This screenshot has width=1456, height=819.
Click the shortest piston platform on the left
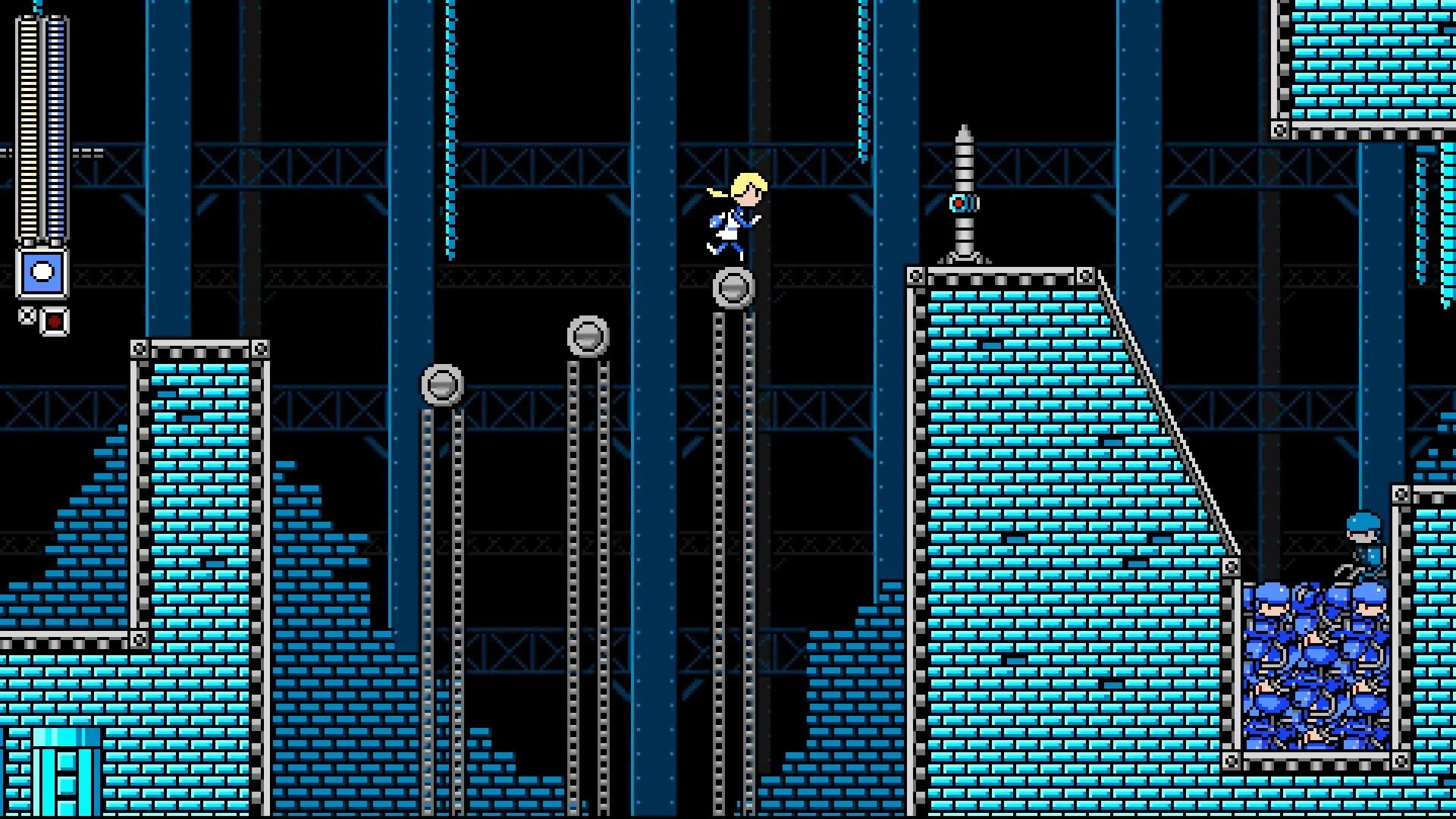[444, 386]
